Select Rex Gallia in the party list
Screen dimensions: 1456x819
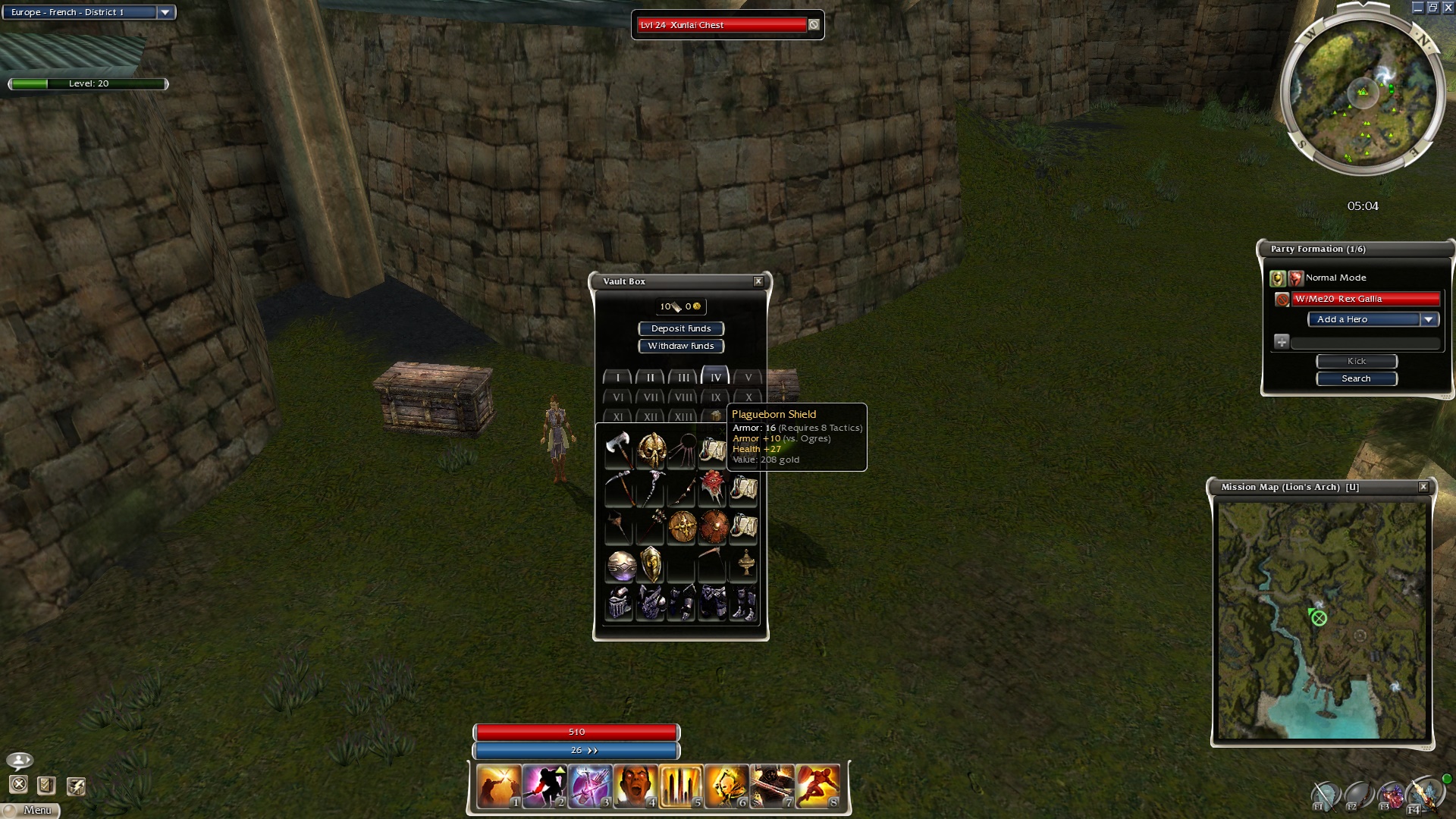1365,299
